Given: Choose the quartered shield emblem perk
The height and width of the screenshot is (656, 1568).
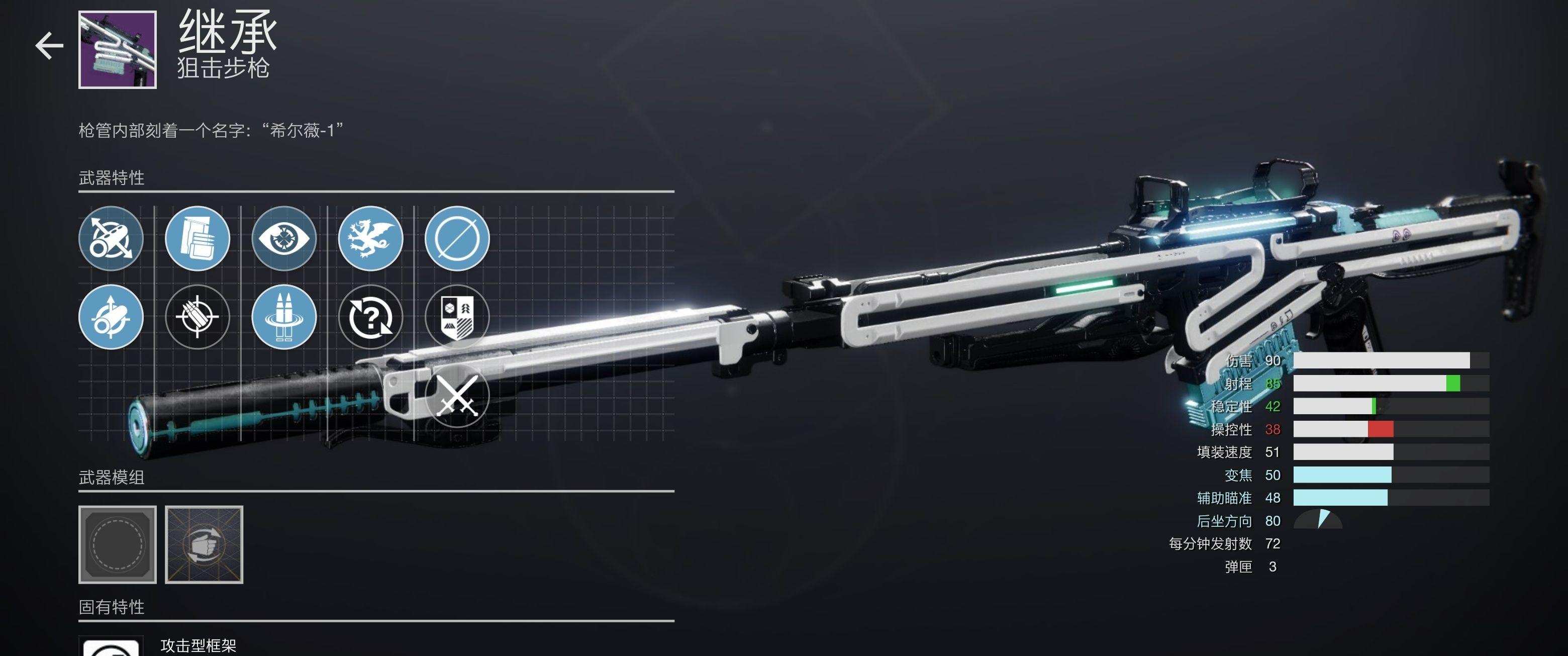Looking at the screenshot, I should tap(456, 317).
